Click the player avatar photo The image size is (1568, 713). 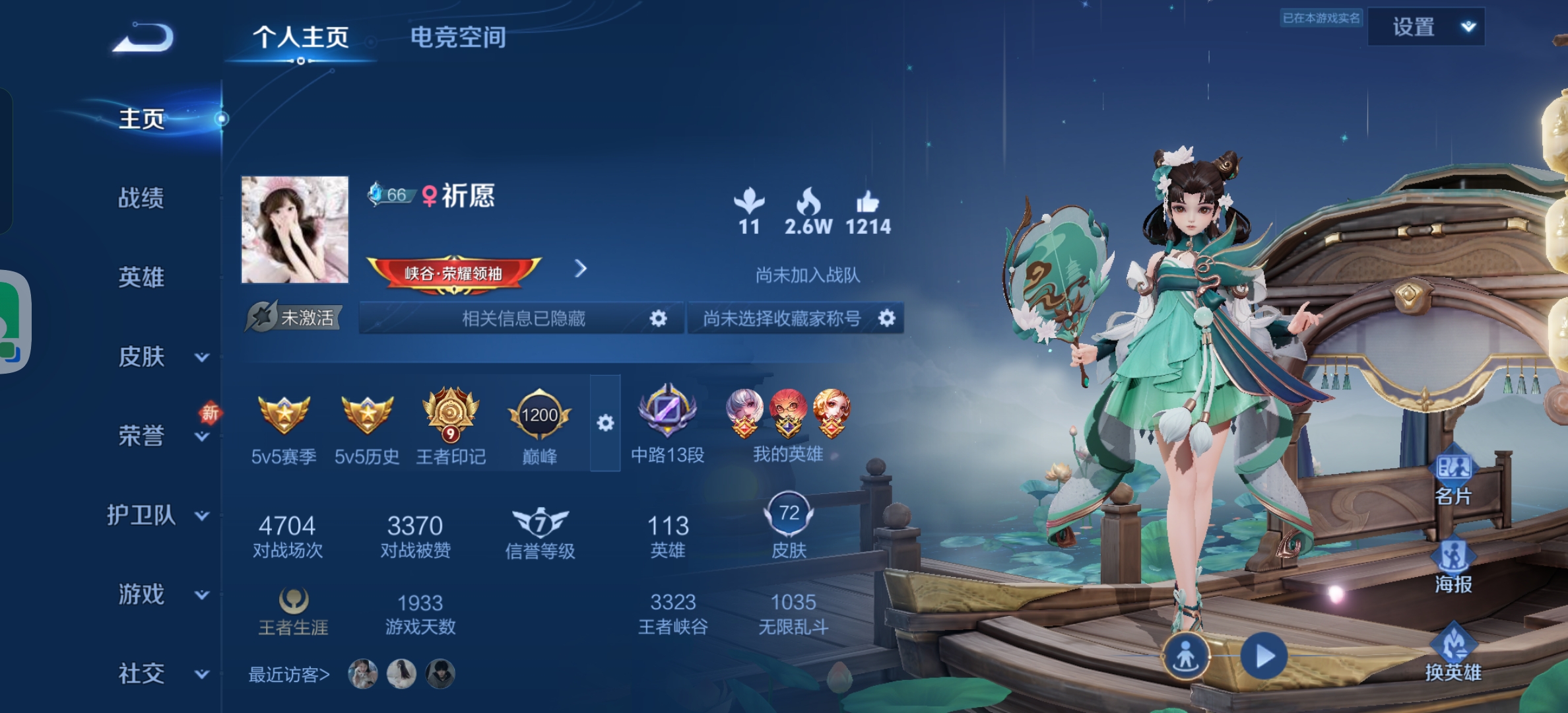294,229
